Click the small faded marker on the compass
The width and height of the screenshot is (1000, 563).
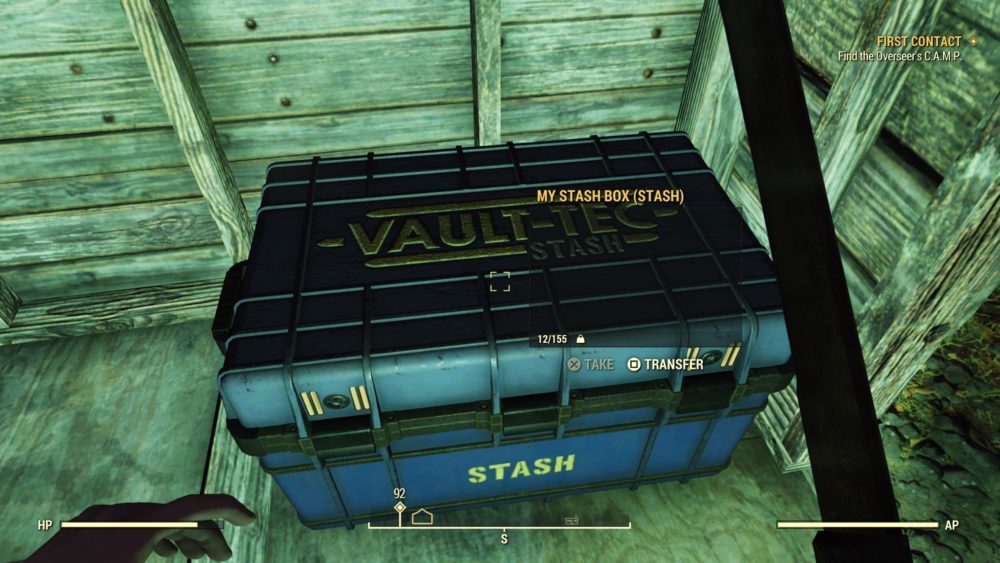pos(571,520)
